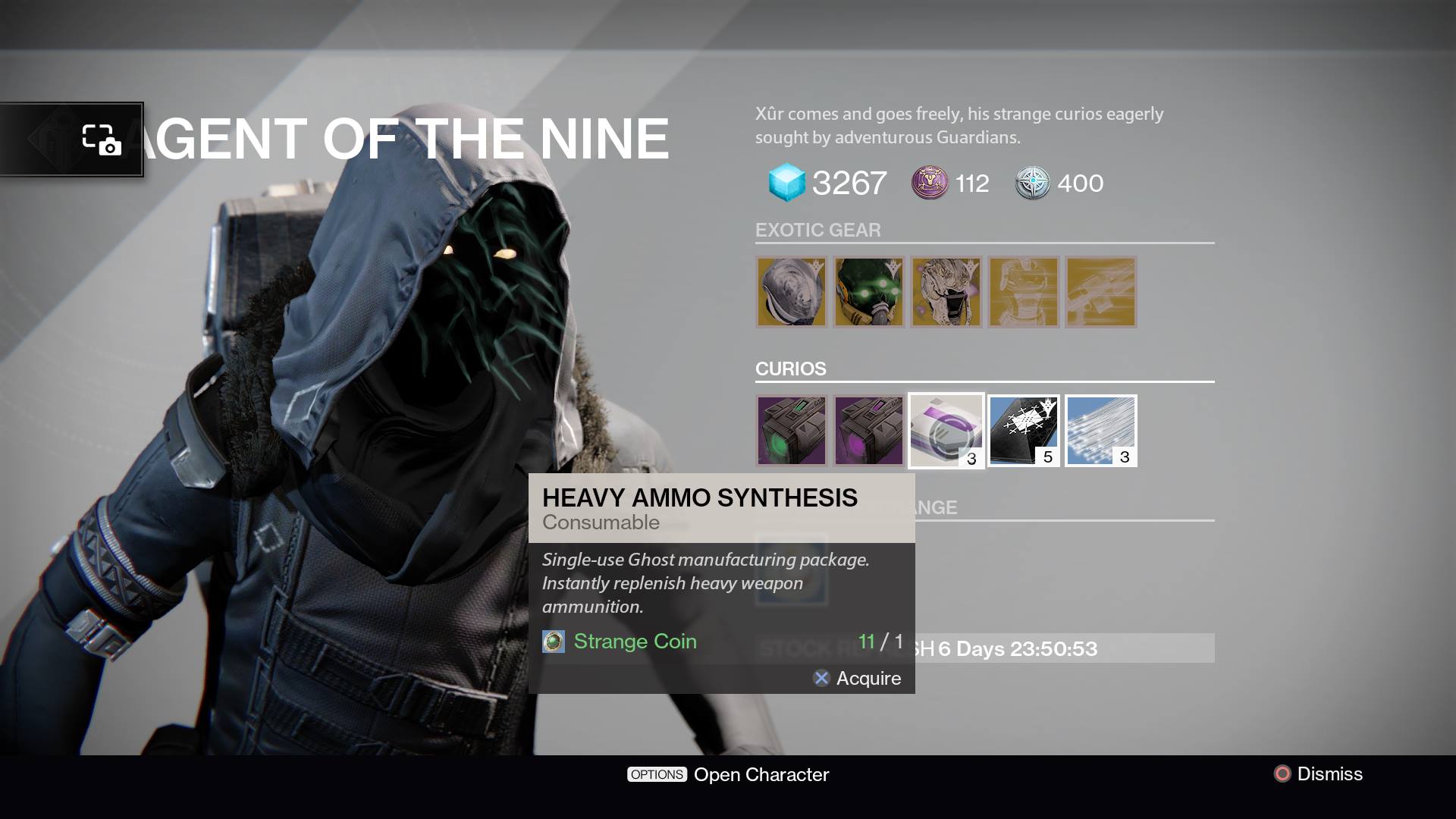Select the first exotic helmet in Exotic Gear
This screenshot has height=819, width=1456.
tap(791, 292)
